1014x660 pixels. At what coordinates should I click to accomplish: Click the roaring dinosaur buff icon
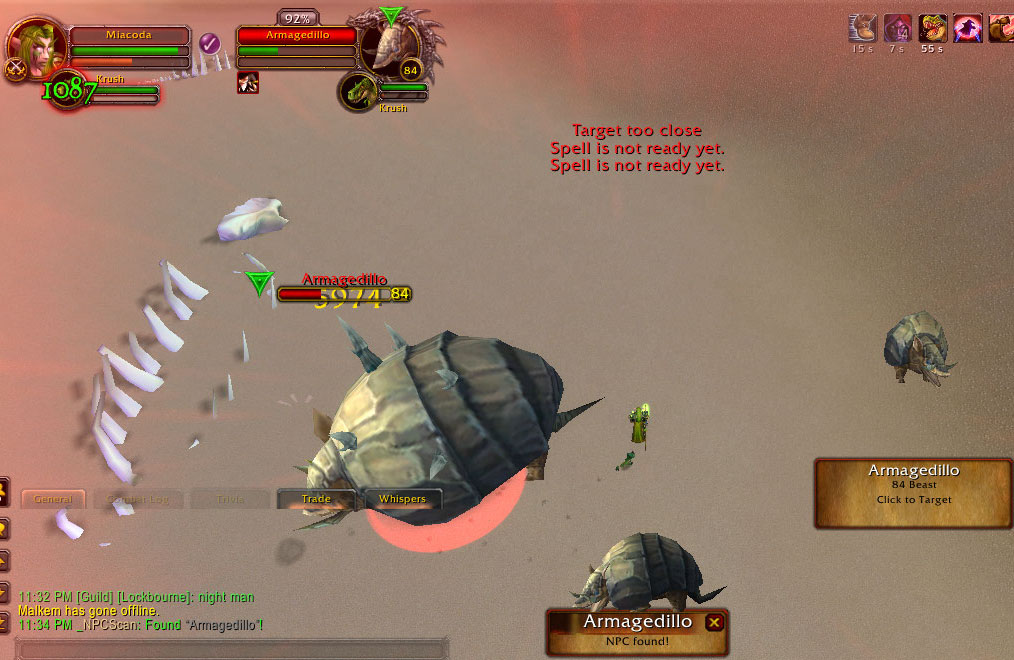932,27
